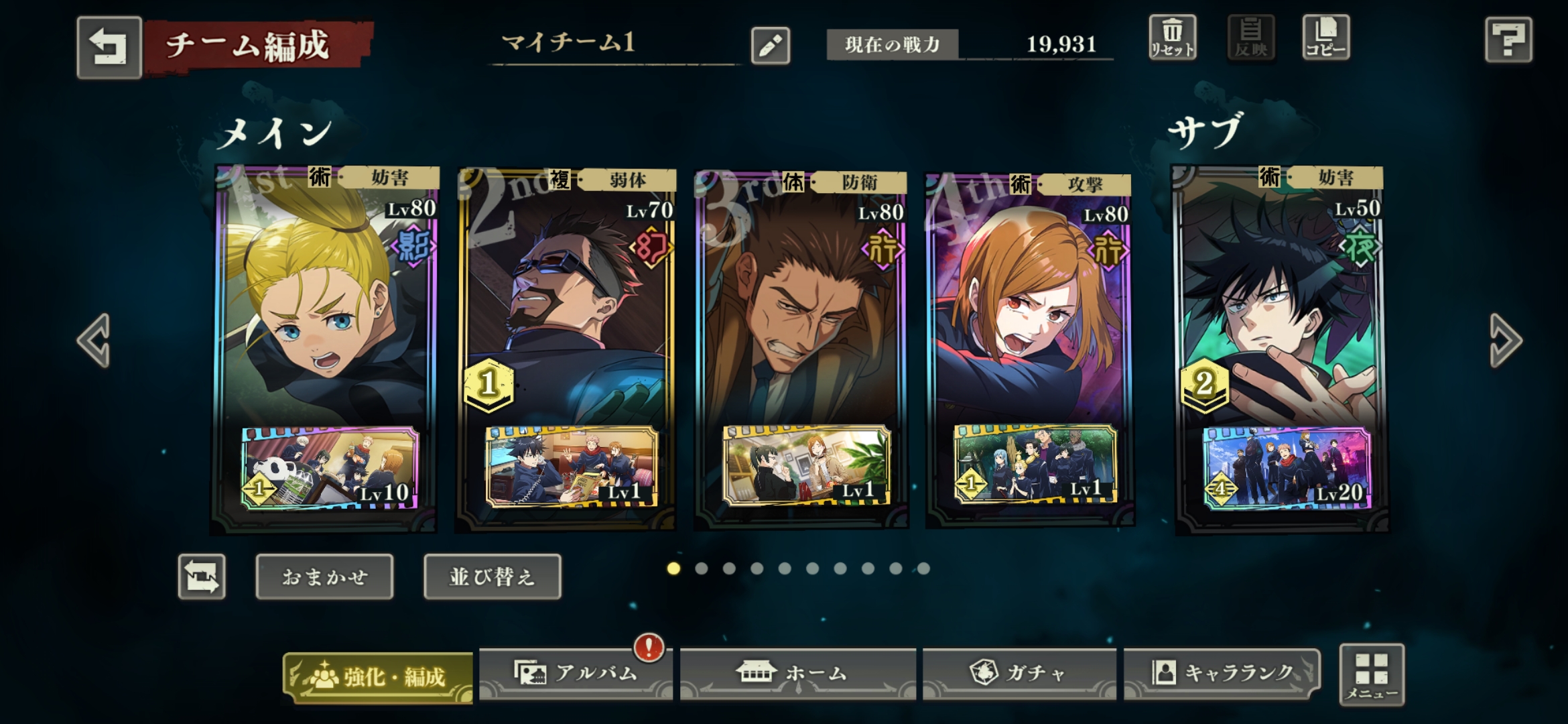The image size is (1568, 724).
Task: Copy the team with the コピー button
Action: click(1325, 38)
